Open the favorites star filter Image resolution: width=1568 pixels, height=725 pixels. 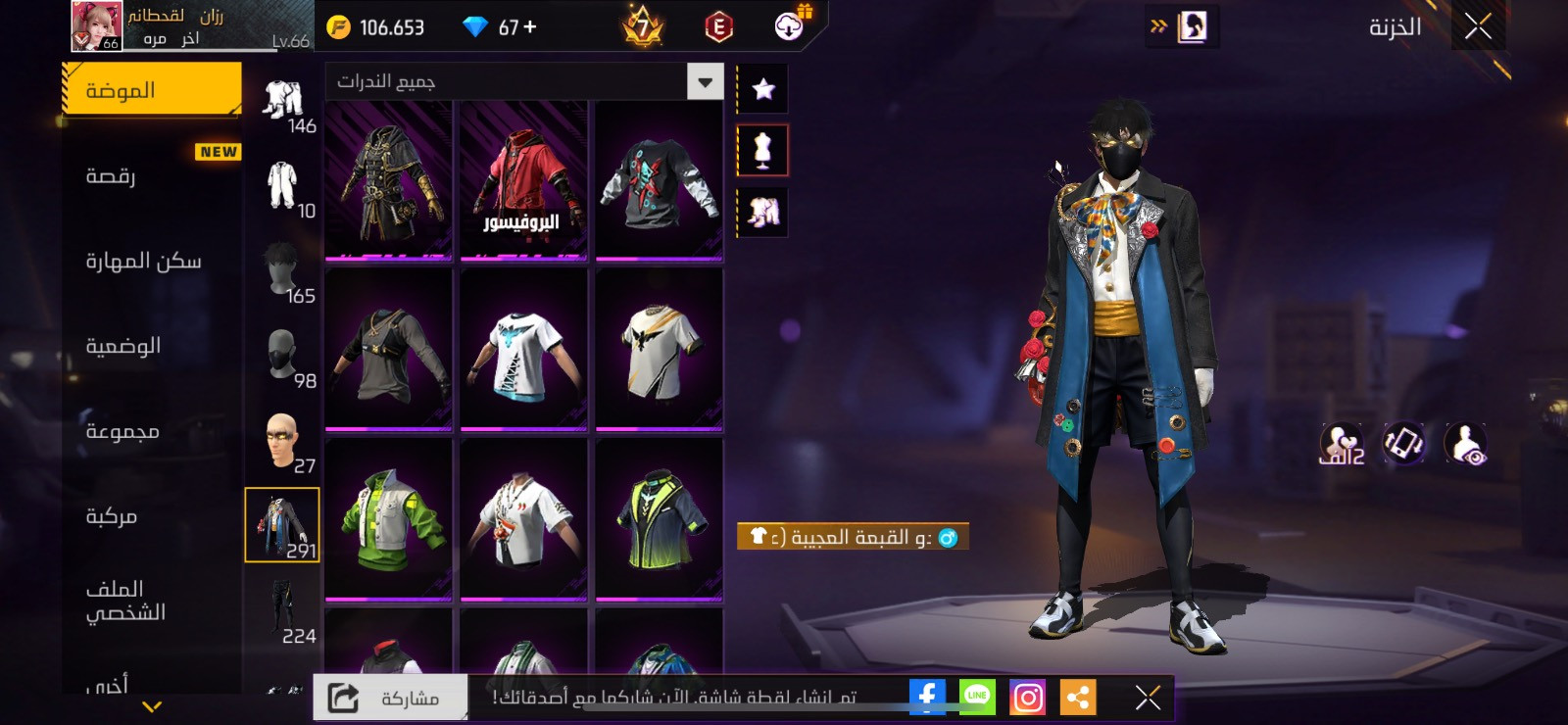point(763,89)
